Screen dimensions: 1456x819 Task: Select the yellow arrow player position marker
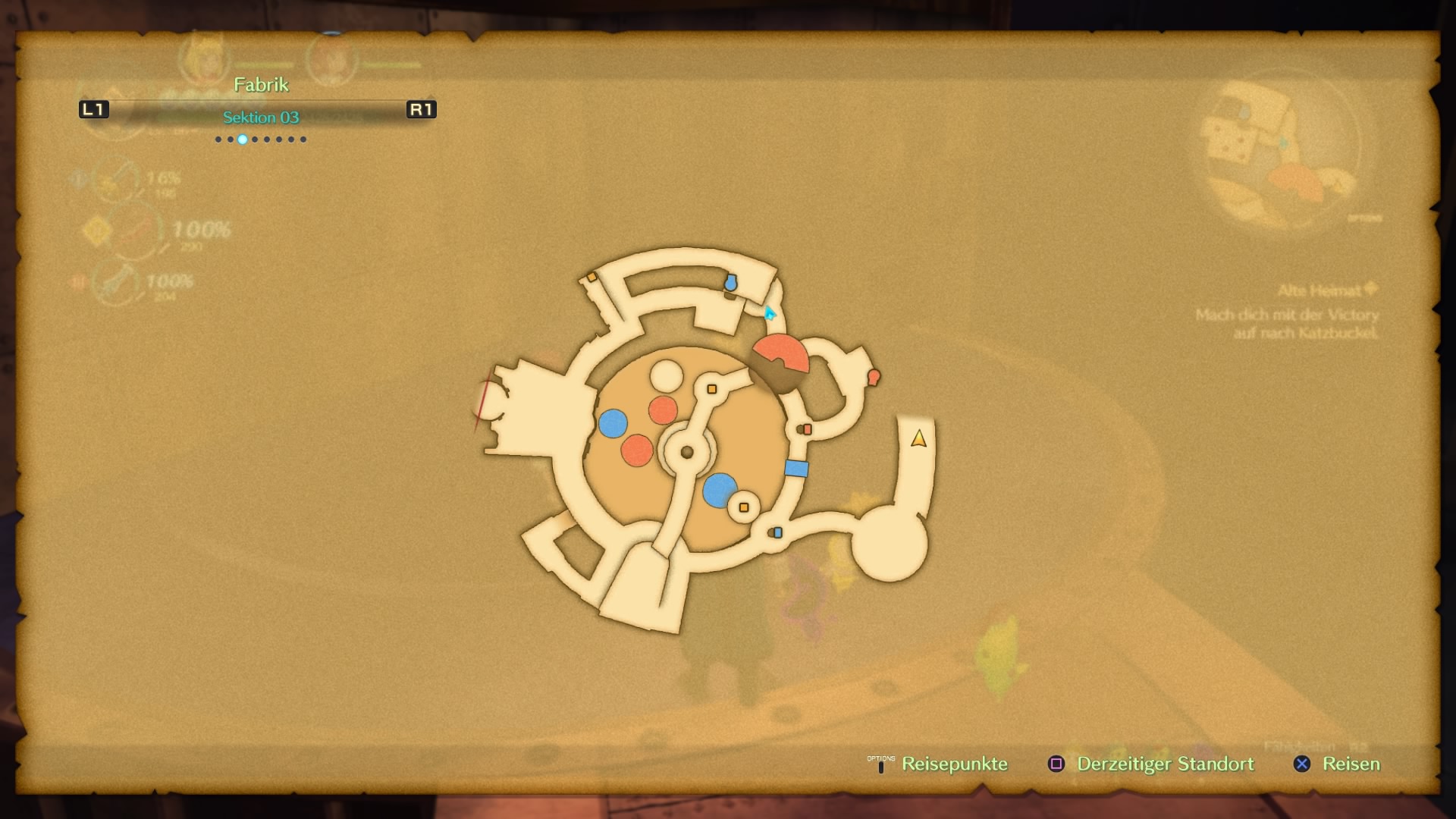point(918,439)
